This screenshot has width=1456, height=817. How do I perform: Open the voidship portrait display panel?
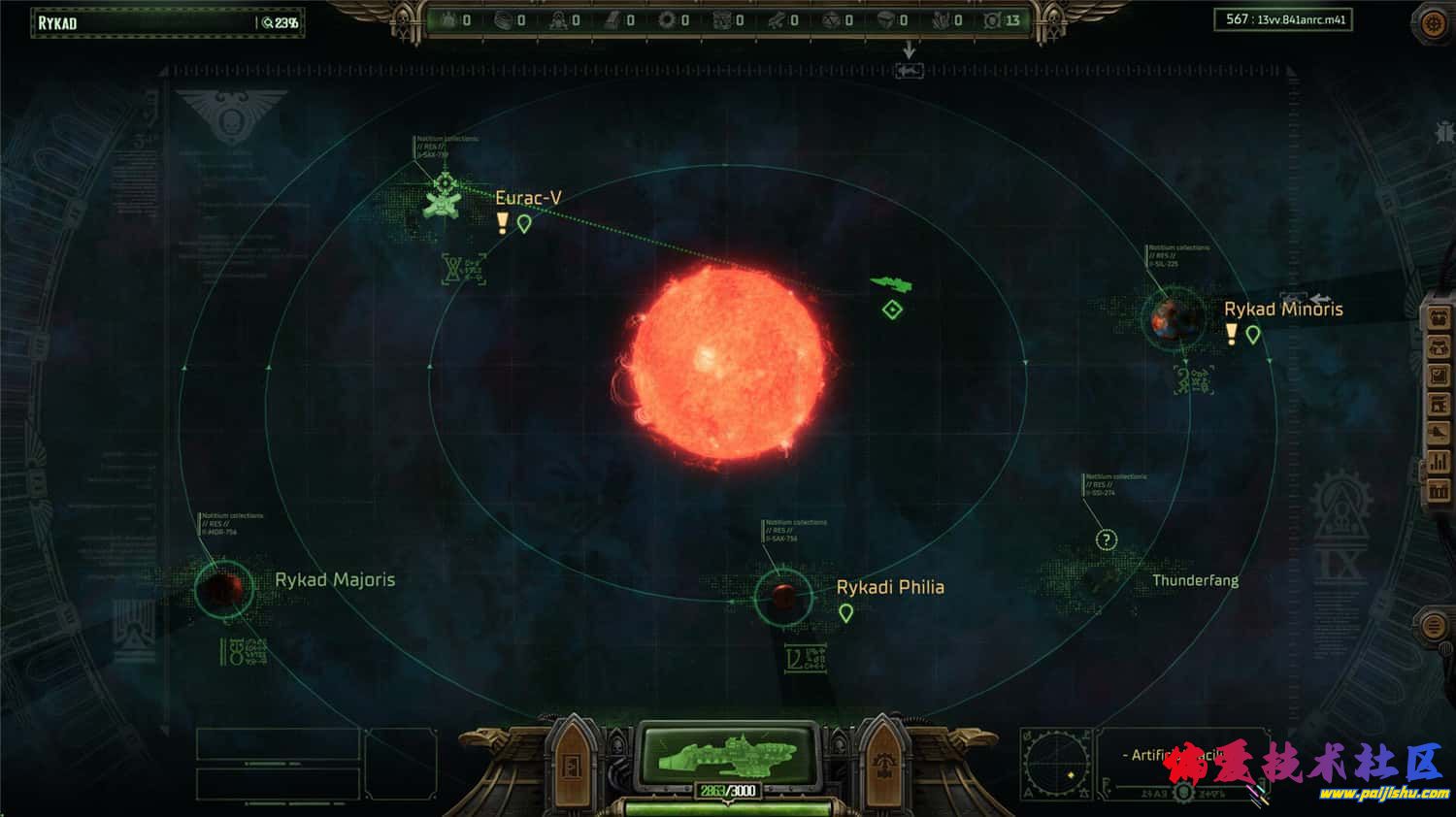pyautogui.click(x=727, y=755)
